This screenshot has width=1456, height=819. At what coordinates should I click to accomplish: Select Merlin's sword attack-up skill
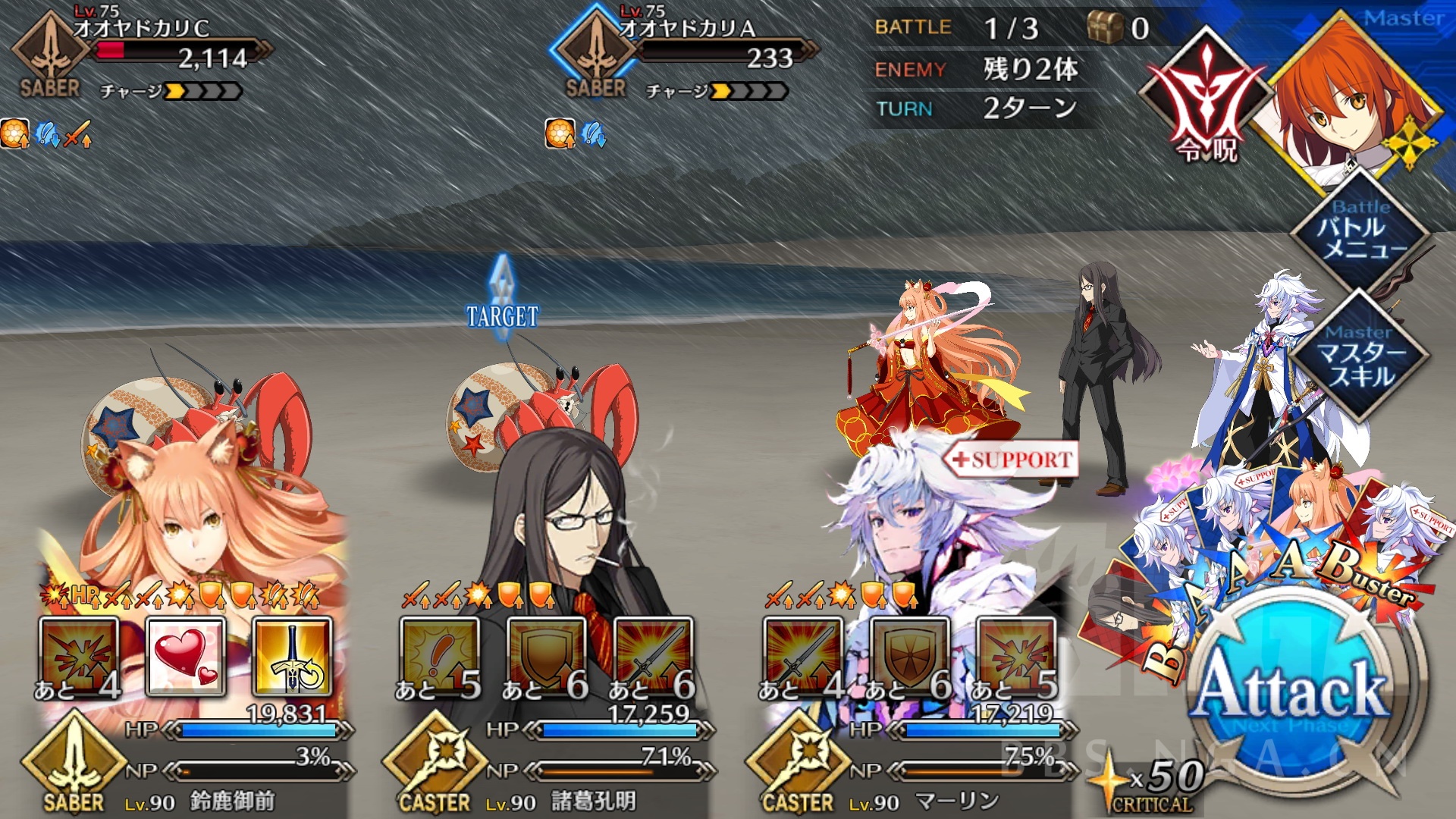(x=803, y=656)
